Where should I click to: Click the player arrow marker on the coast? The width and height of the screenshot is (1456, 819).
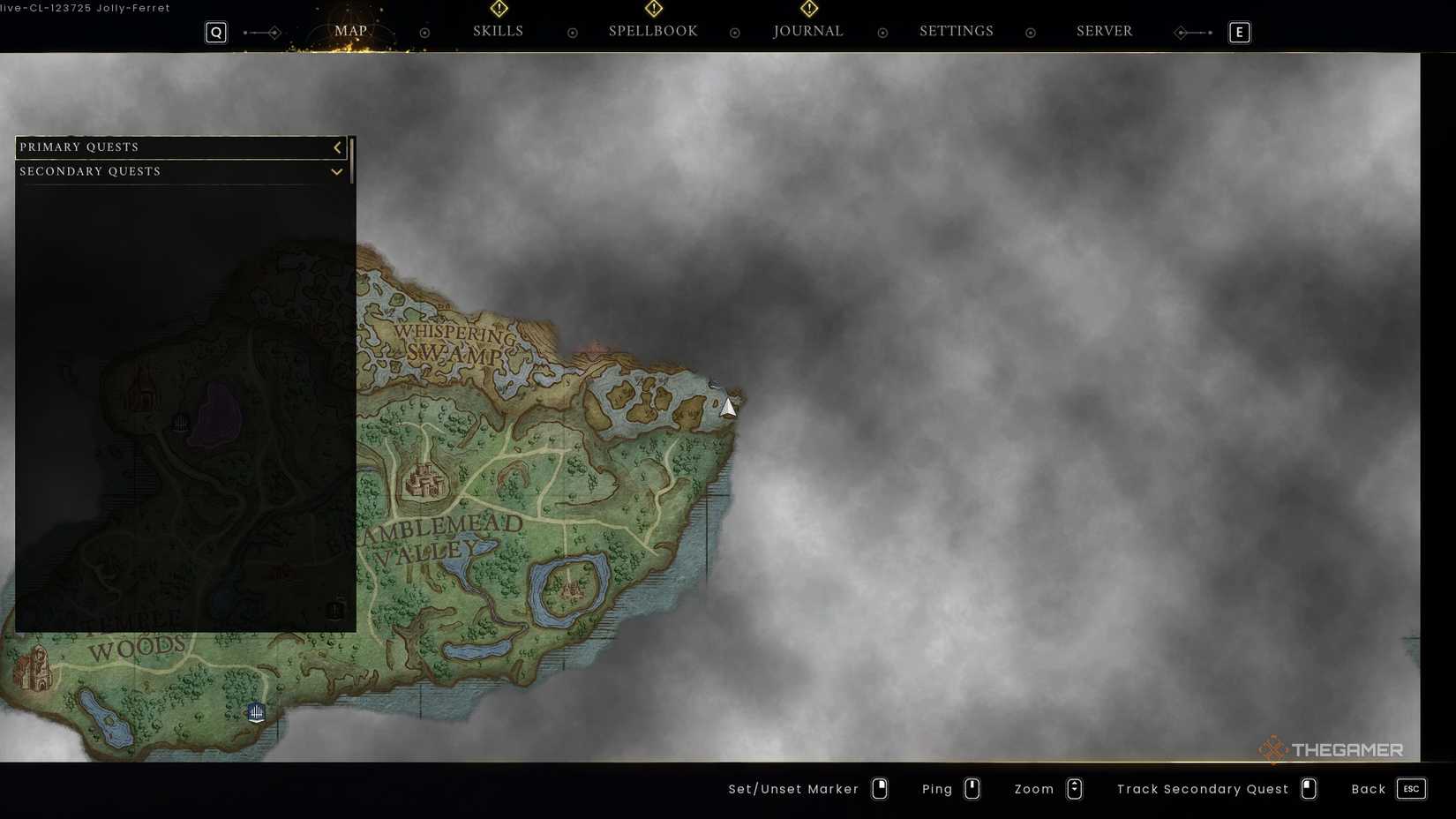(727, 407)
